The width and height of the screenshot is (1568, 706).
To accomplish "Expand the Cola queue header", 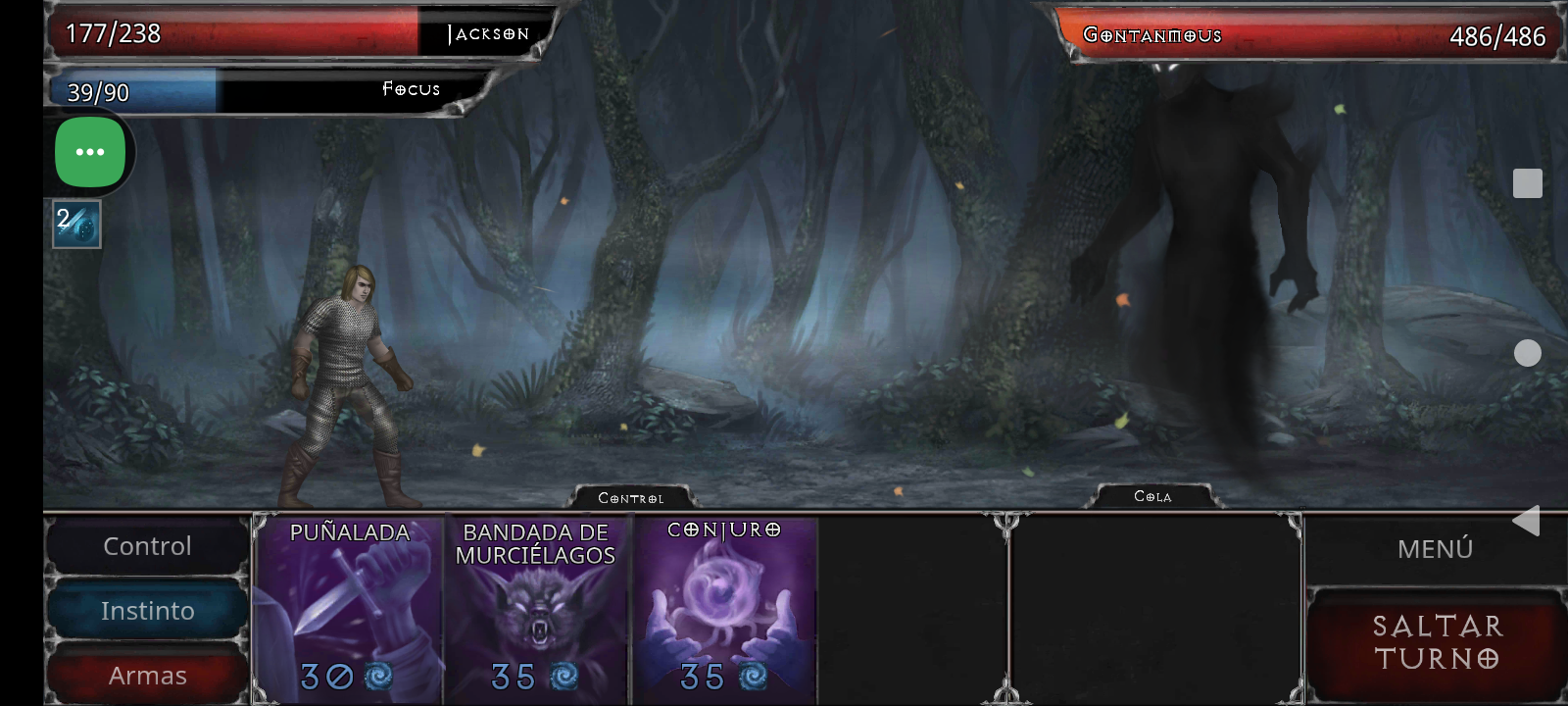I will click(x=1156, y=497).
